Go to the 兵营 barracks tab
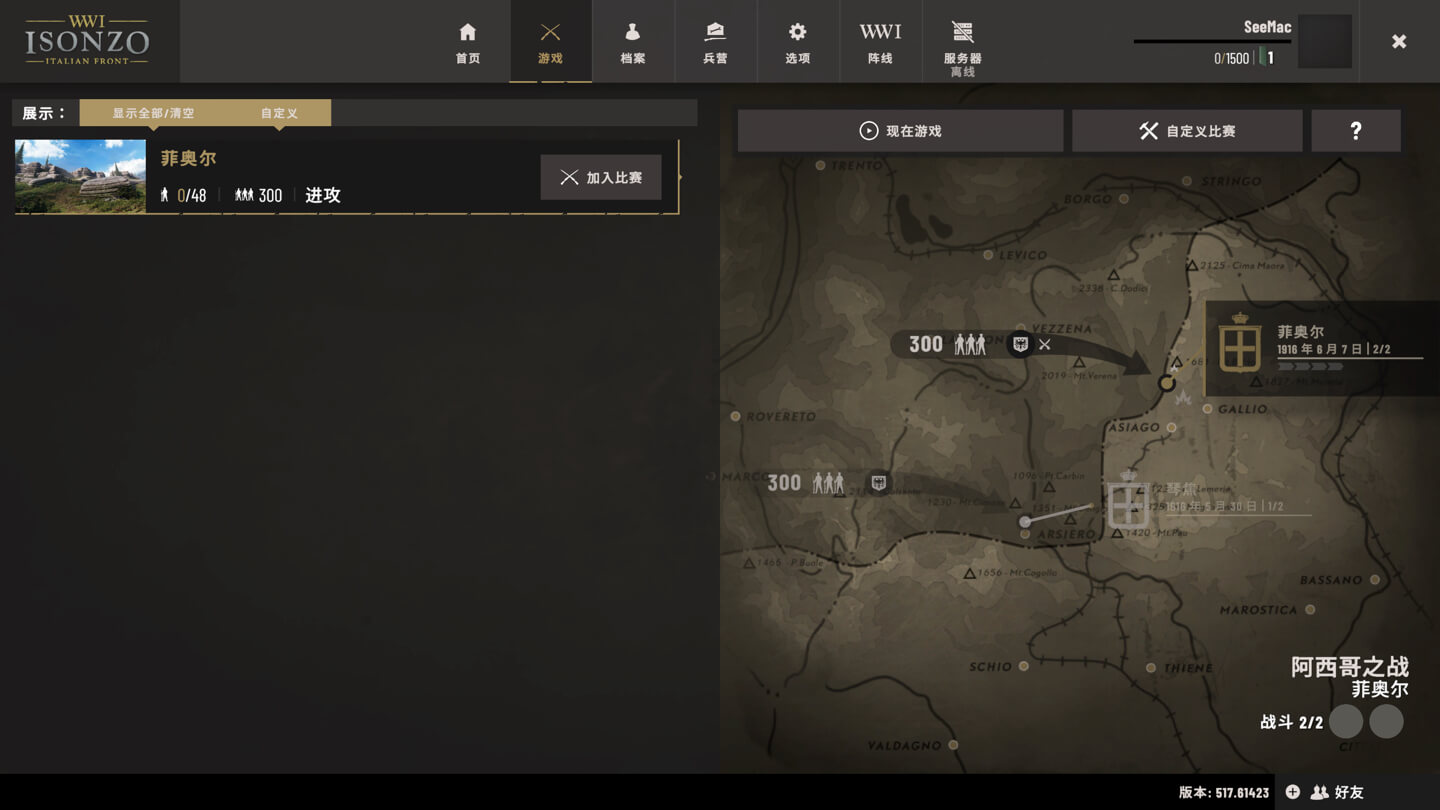The image size is (1440, 810). [715, 42]
